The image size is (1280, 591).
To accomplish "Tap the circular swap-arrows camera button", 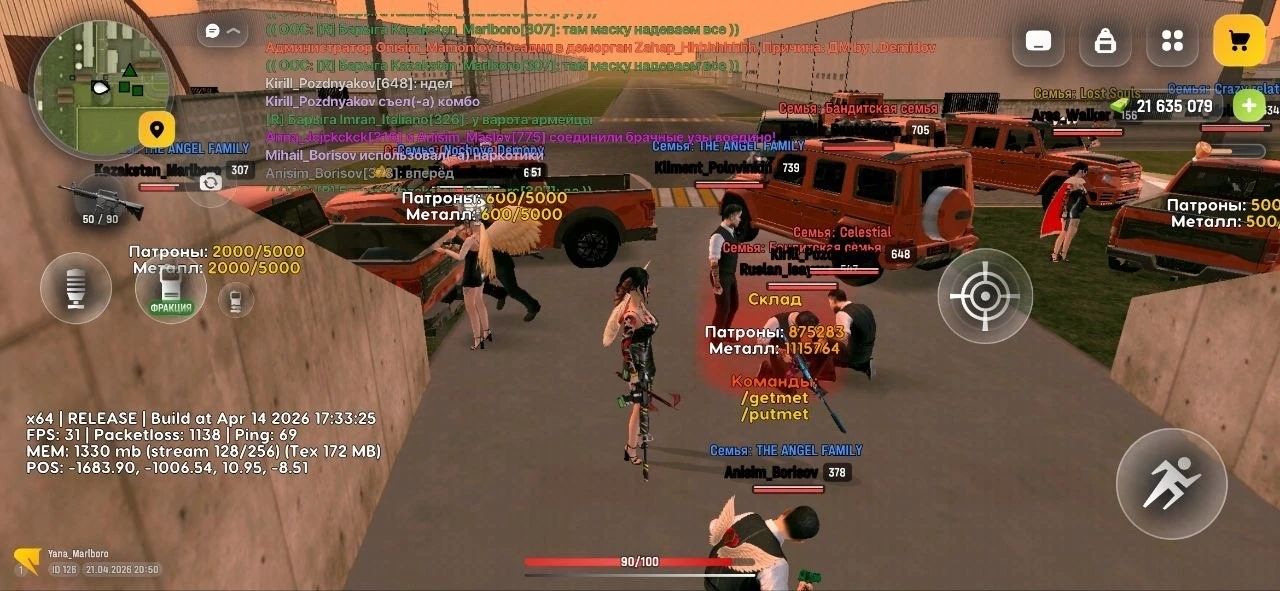I will [210, 182].
